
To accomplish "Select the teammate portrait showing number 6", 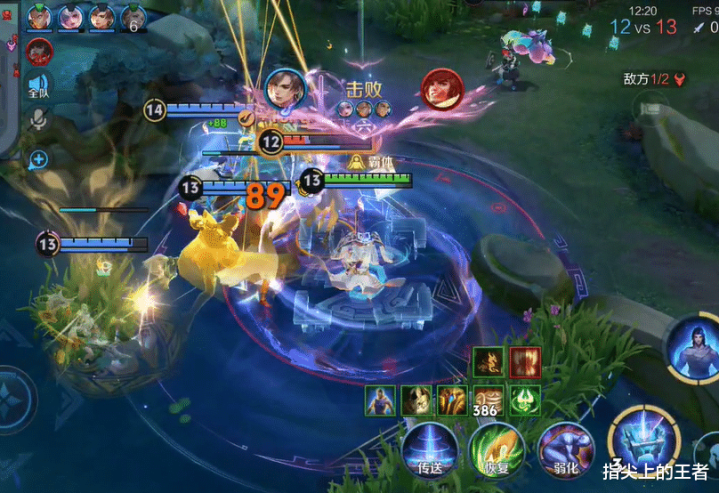I will (x=133, y=17).
